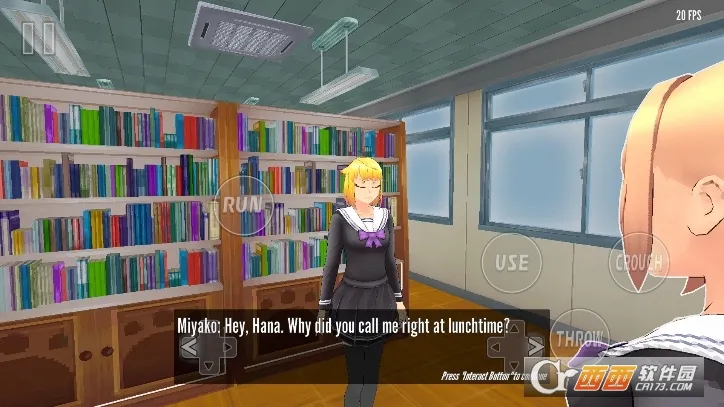Toggle the CROUCH button
The image size is (724, 407).
[x=637, y=262]
